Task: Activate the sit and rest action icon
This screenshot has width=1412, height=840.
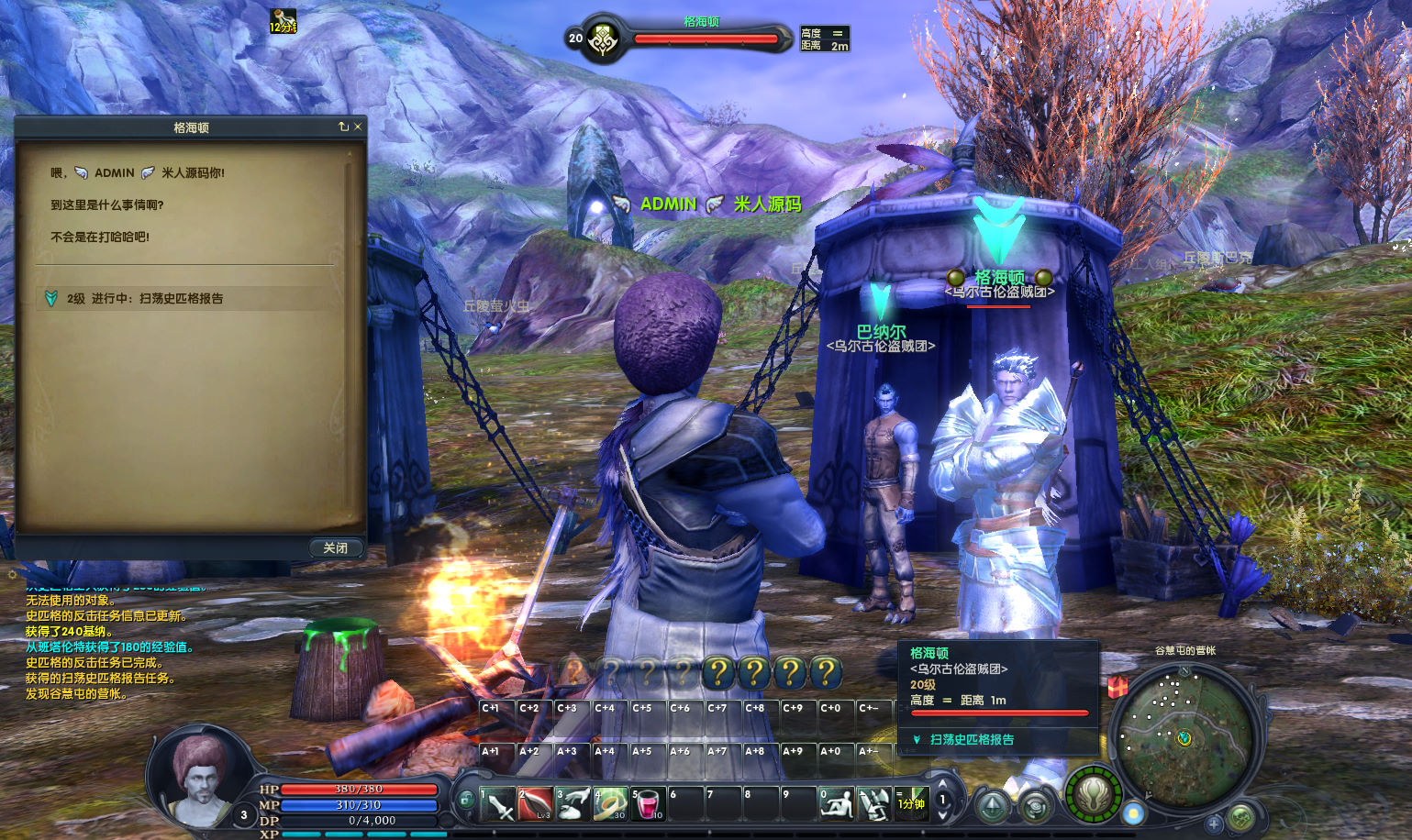Action: (x=836, y=804)
